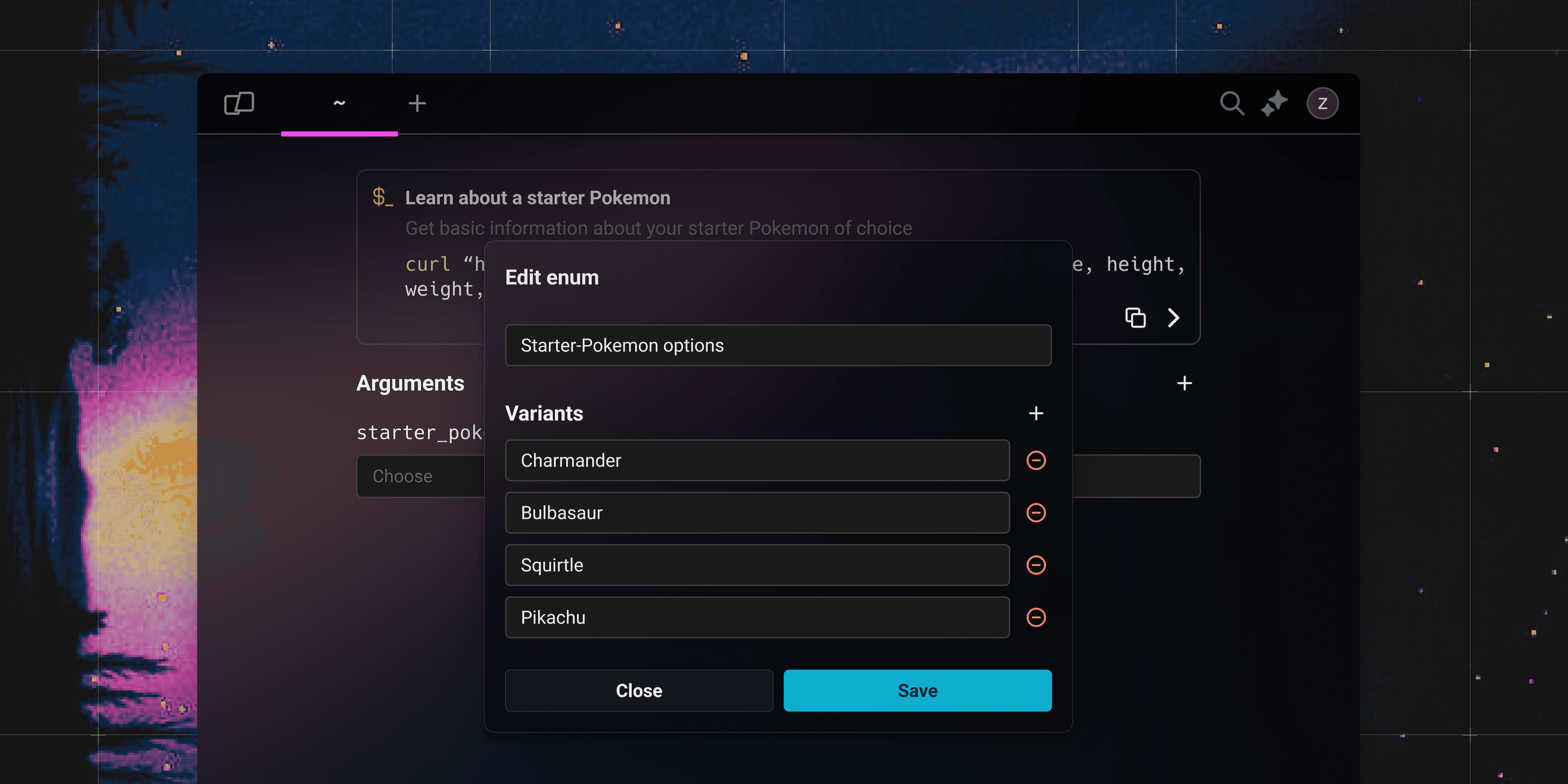Click the Z user avatar
Screen dimensions: 1568x784
tap(1323, 104)
